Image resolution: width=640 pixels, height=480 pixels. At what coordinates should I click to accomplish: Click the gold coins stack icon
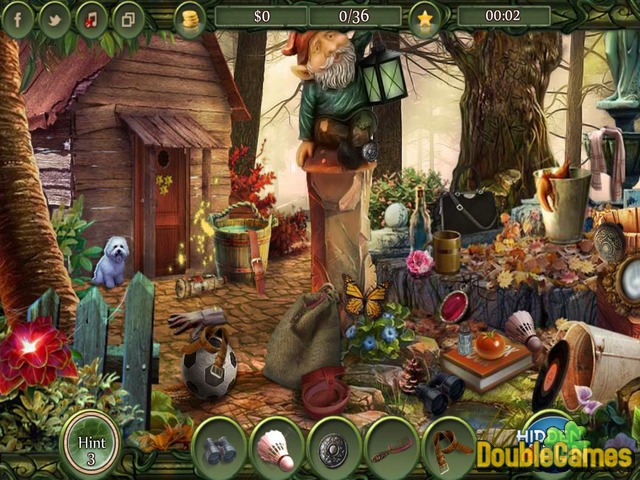[189, 18]
